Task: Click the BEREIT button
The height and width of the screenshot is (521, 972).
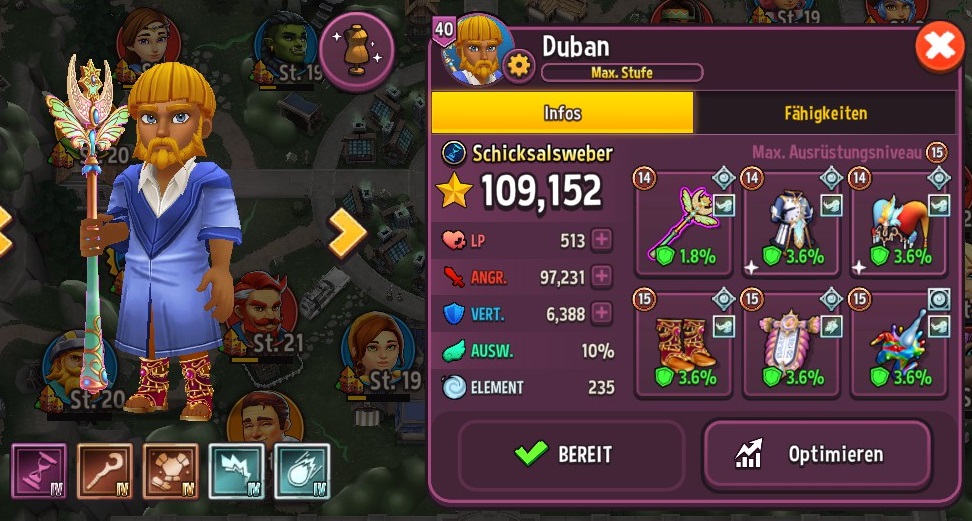Action: pyautogui.click(x=571, y=455)
